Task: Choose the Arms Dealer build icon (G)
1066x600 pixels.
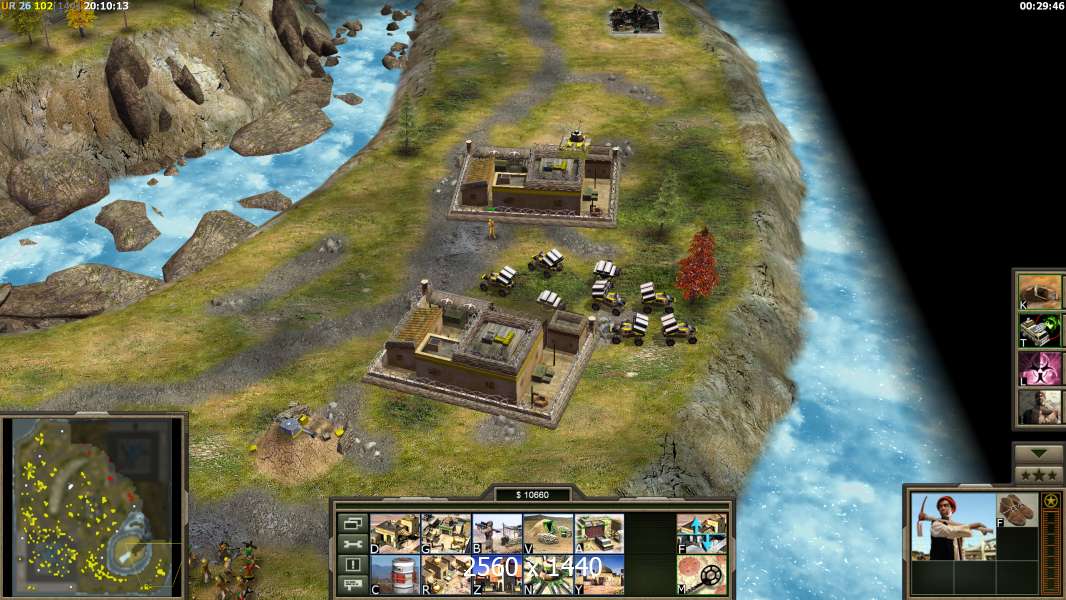Action: click(446, 533)
